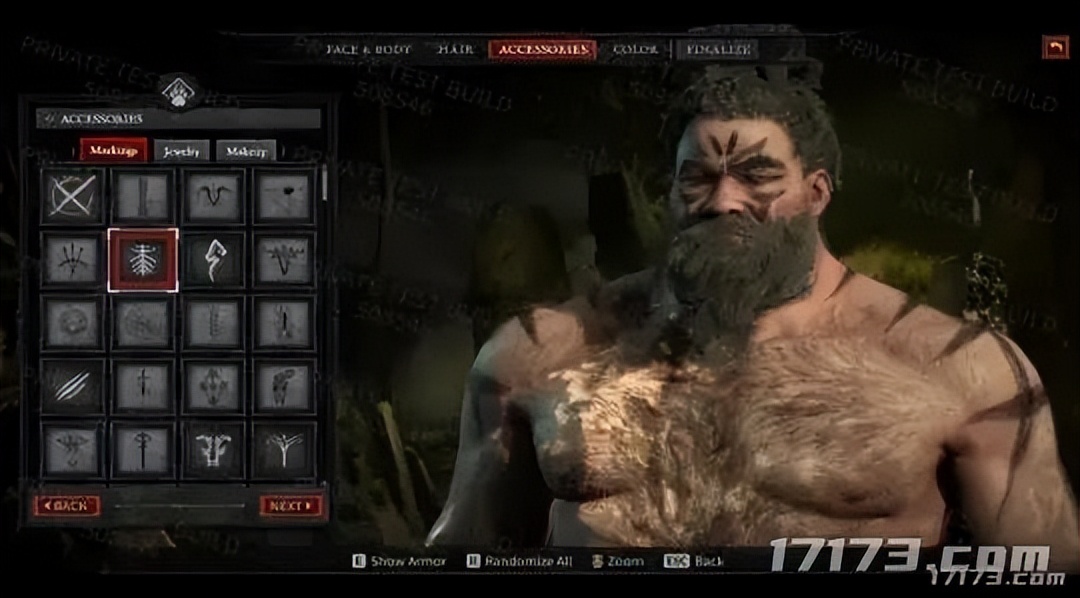This screenshot has height=598, width=1080.
Task: Show the Makeup sub-tab
Action: pyautogui.click(x=246, y=152)
